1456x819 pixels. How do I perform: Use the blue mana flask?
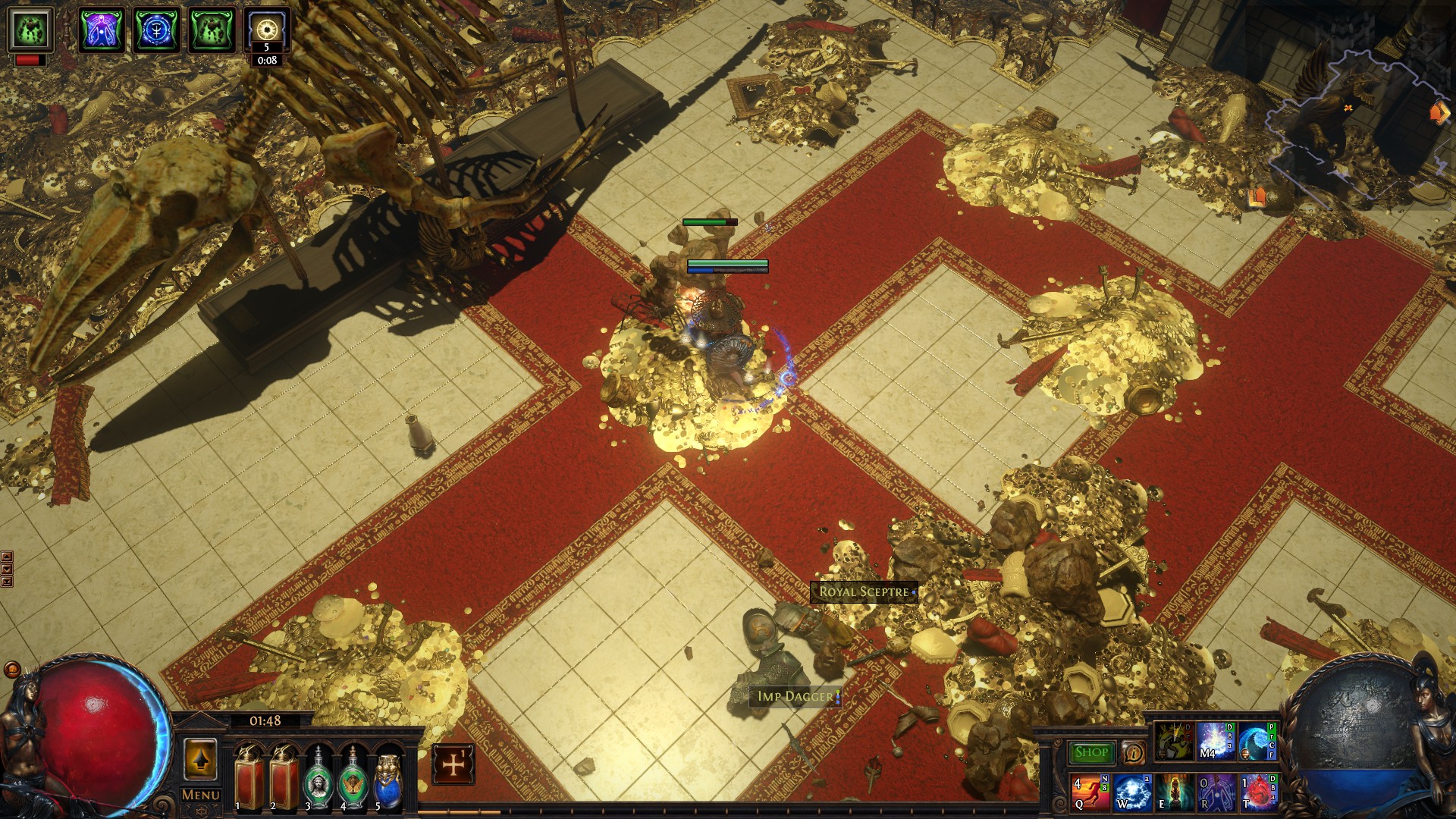tap(388, 777)
